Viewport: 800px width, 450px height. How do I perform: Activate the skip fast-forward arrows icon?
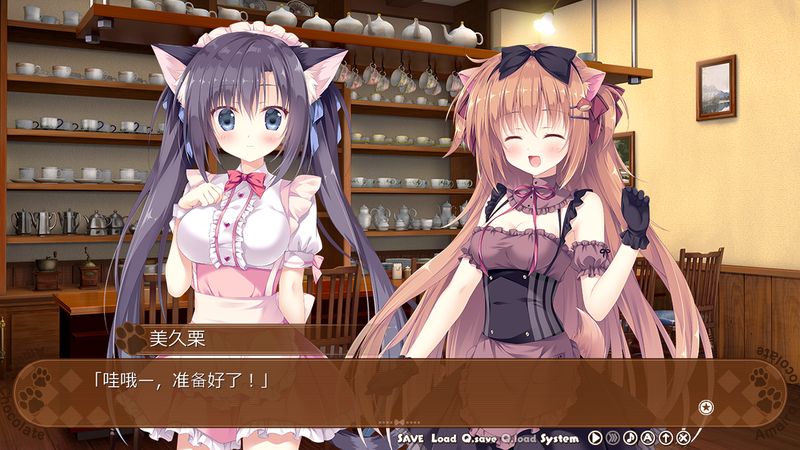click(x=613, y=438)
